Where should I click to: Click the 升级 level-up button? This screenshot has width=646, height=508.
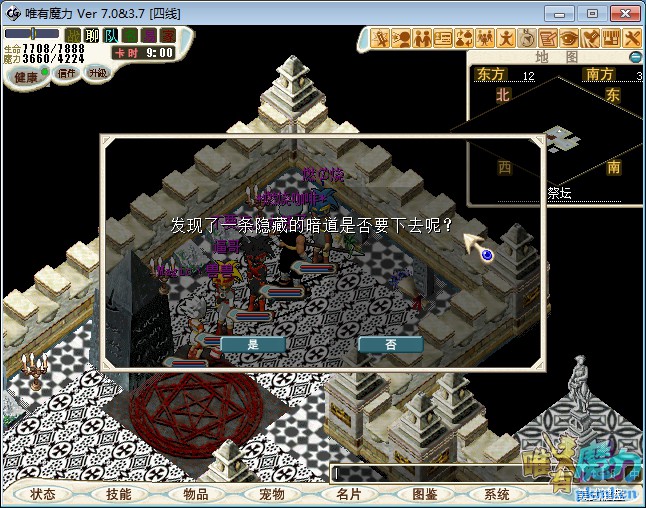[x=98, y=73]
